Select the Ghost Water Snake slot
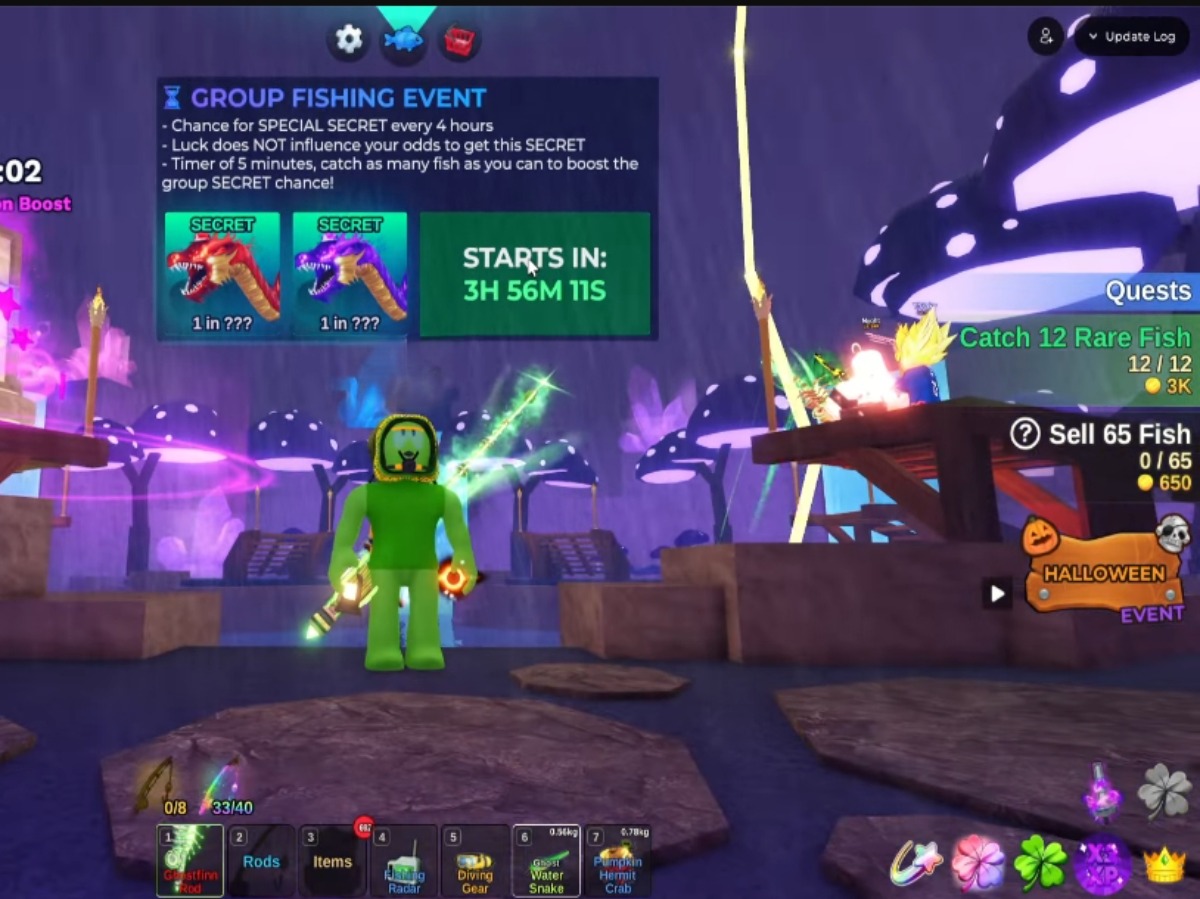The width and height of the screenshot is (1200, 899). pyautogui.click(x=546, y=861)
